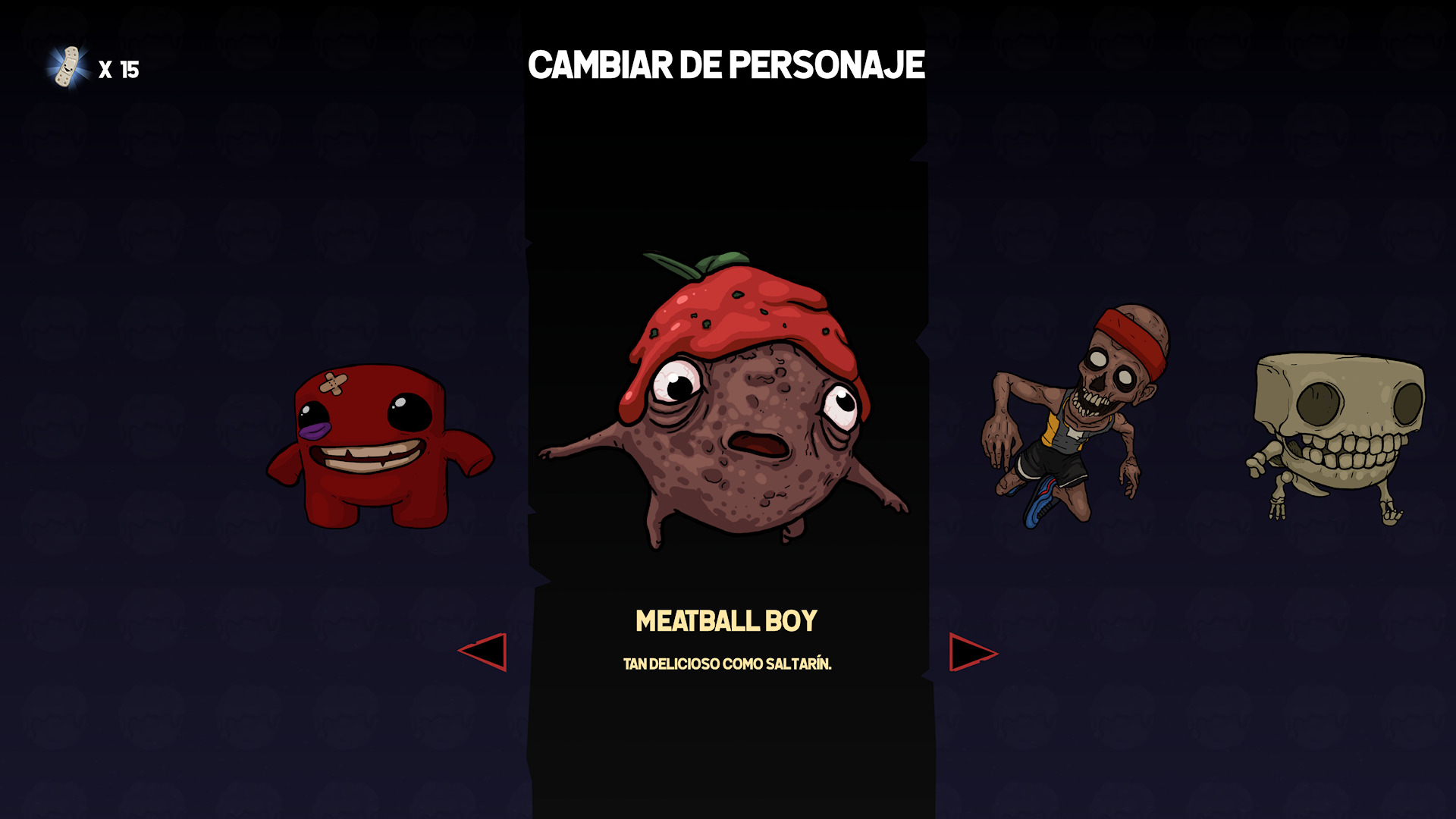Viewport: 1456px width, 819px height.
Task: Click Meat Boy's bandage on his head
Action: [334, 383]
